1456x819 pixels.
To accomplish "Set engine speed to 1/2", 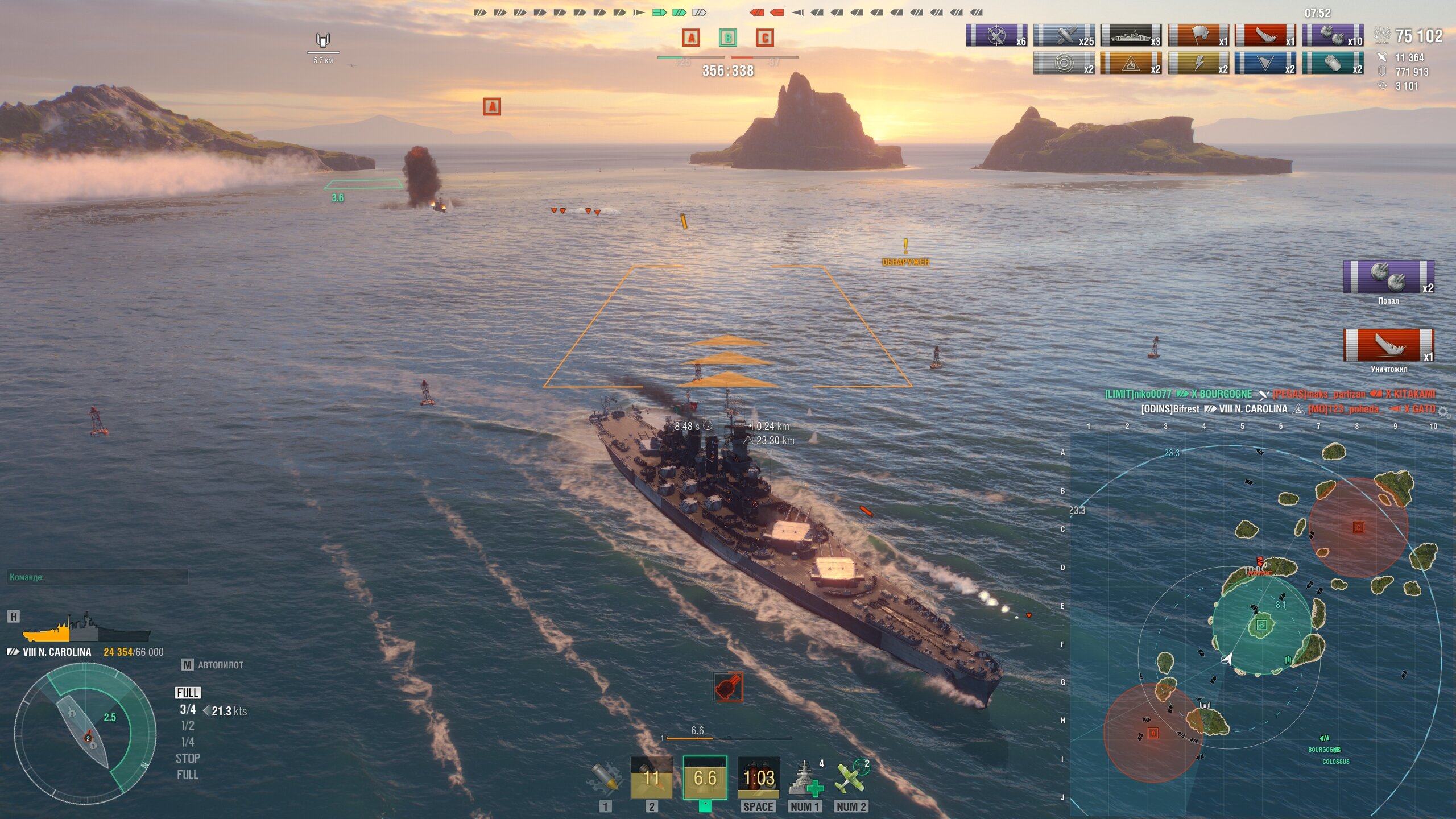I will [x=187, y=726].
